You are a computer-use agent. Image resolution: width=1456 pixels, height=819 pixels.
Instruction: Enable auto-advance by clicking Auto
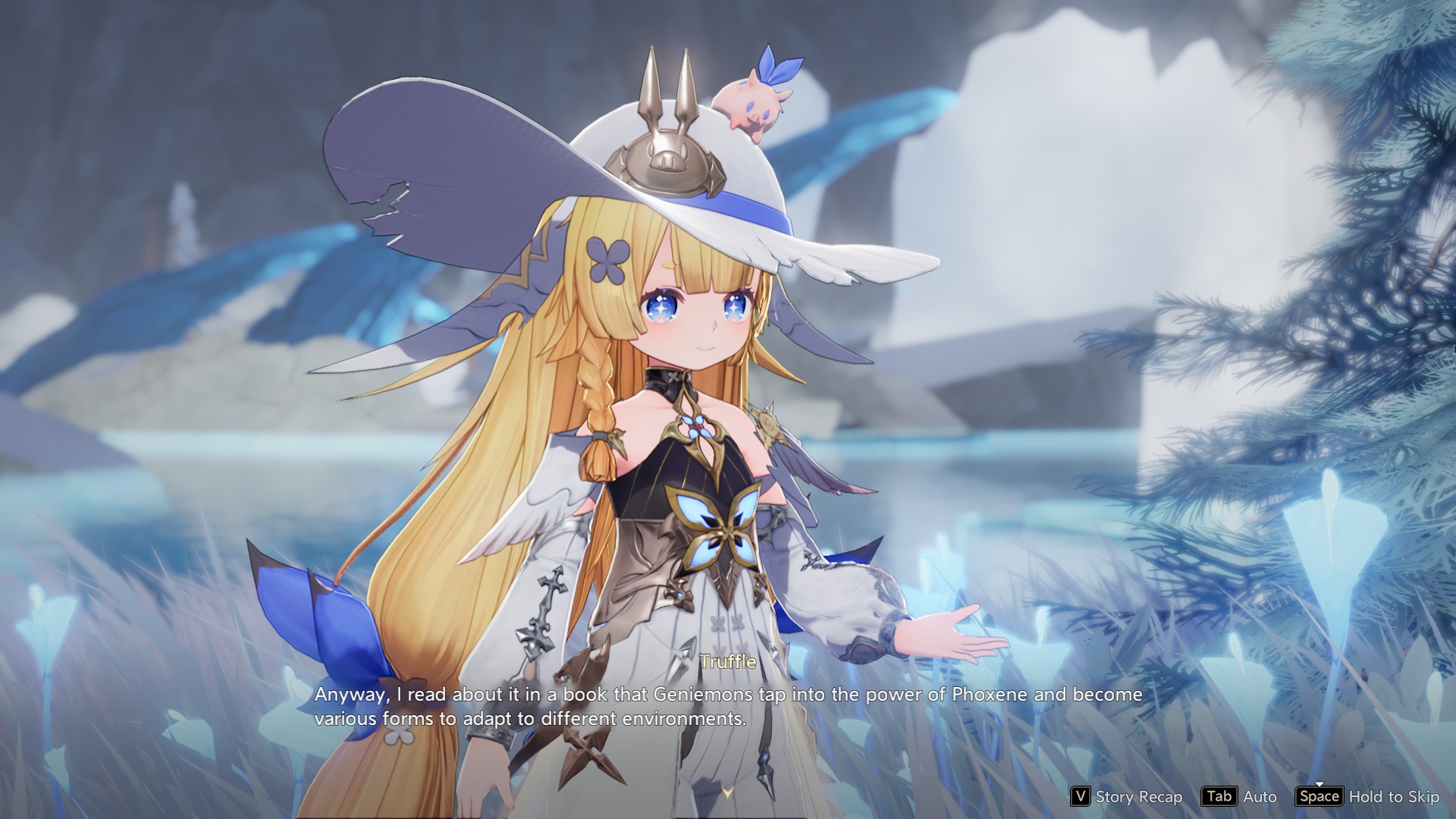coord(1260,797)
